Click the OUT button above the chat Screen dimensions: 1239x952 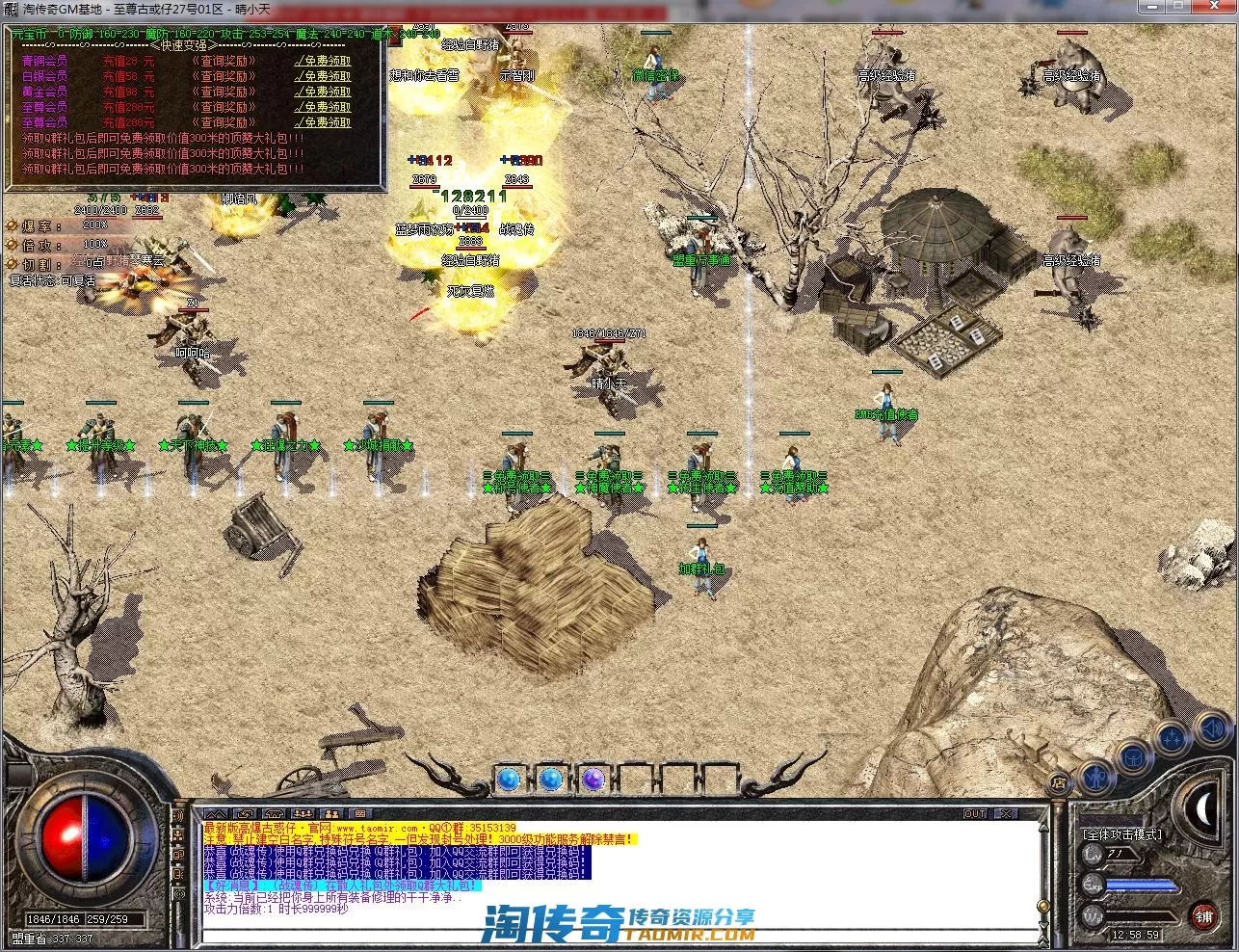pos(975,814)
